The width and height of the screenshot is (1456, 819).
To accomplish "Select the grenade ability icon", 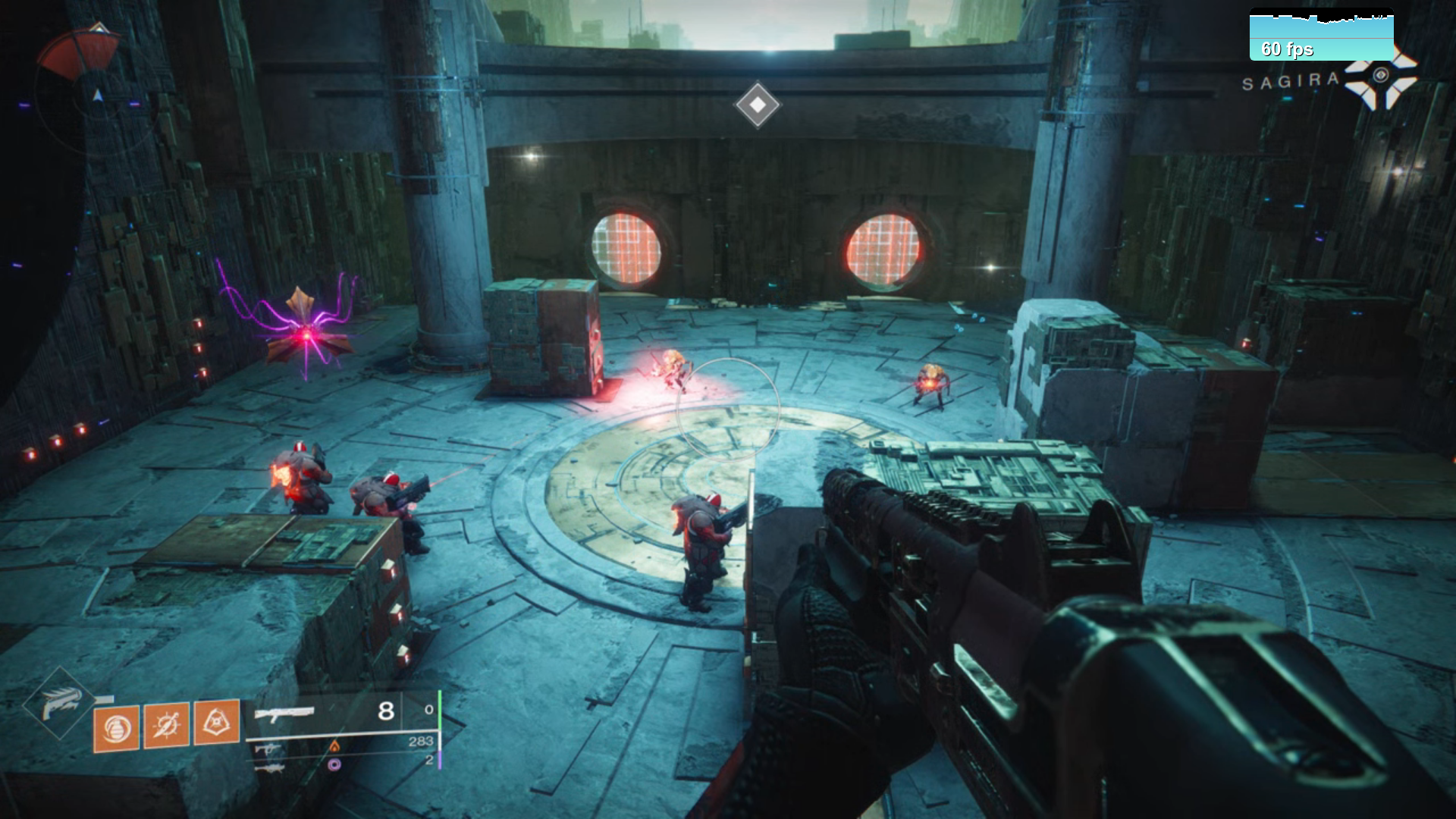I will click(116, 728).
